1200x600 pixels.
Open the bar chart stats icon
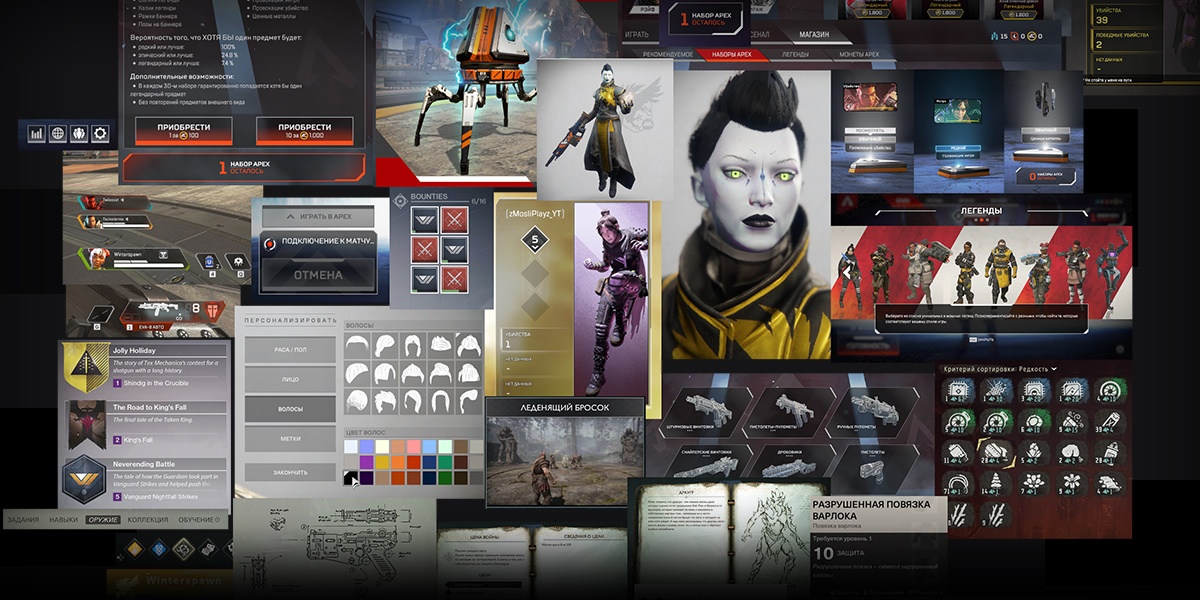pos(37,133)
